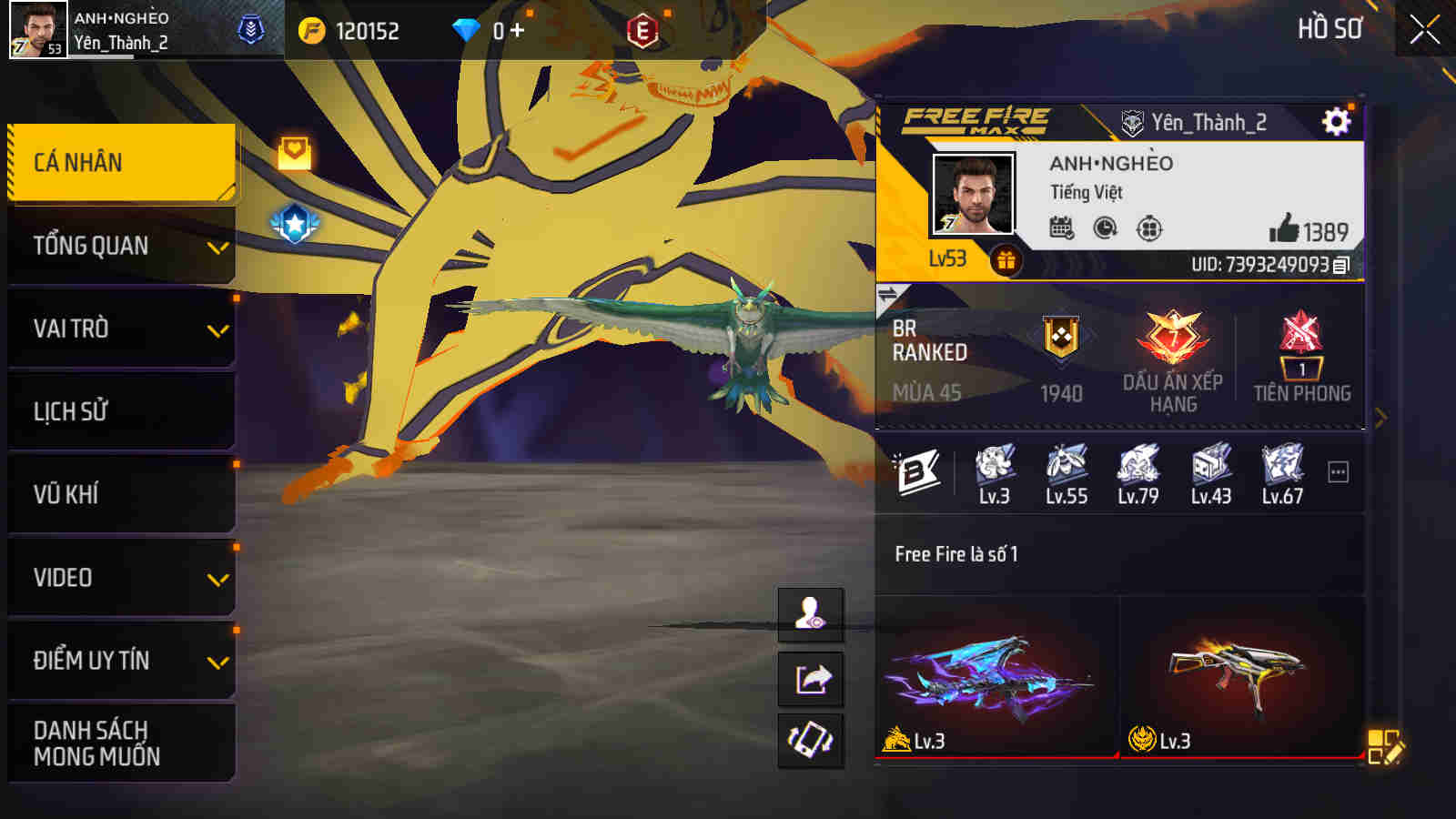
Task: Click the share profile icon
Action: pyautogui.click(x=811, y=677)
